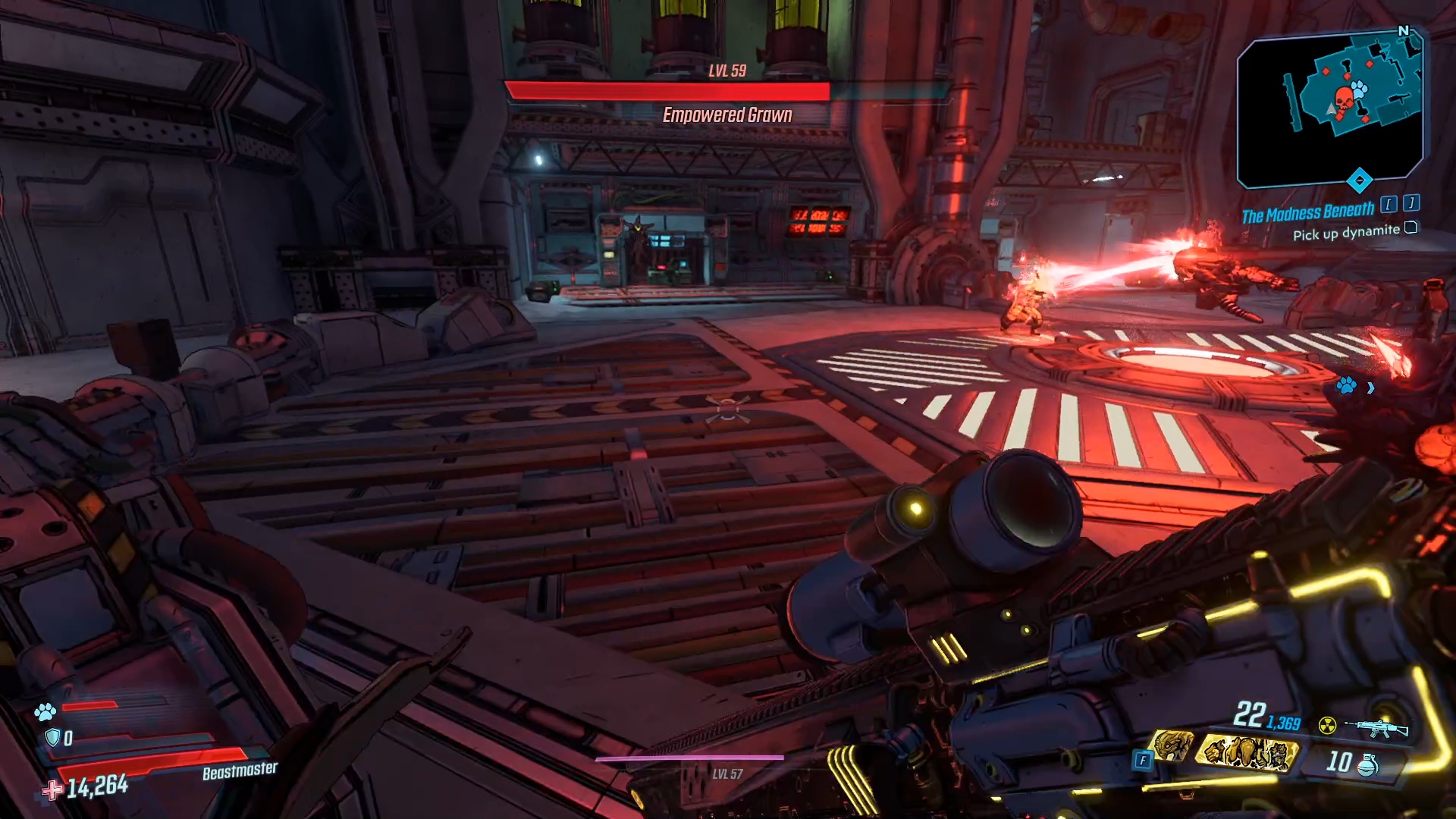Click the blue paw pet direction indicator
The height and width of the screenshot is (819, 1456).
click(x=1347, y=386)
